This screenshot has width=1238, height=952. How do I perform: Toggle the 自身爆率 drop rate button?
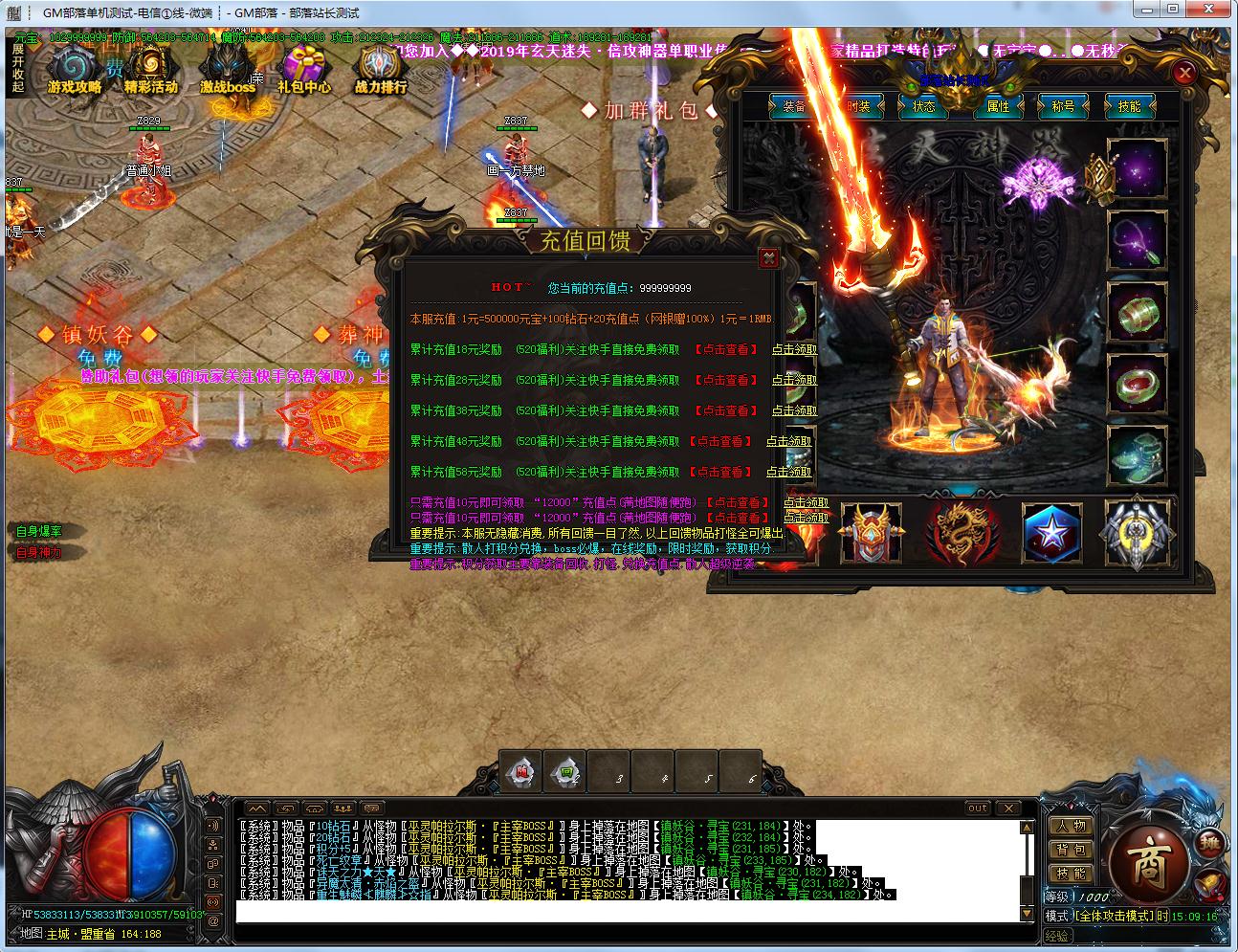39,531
